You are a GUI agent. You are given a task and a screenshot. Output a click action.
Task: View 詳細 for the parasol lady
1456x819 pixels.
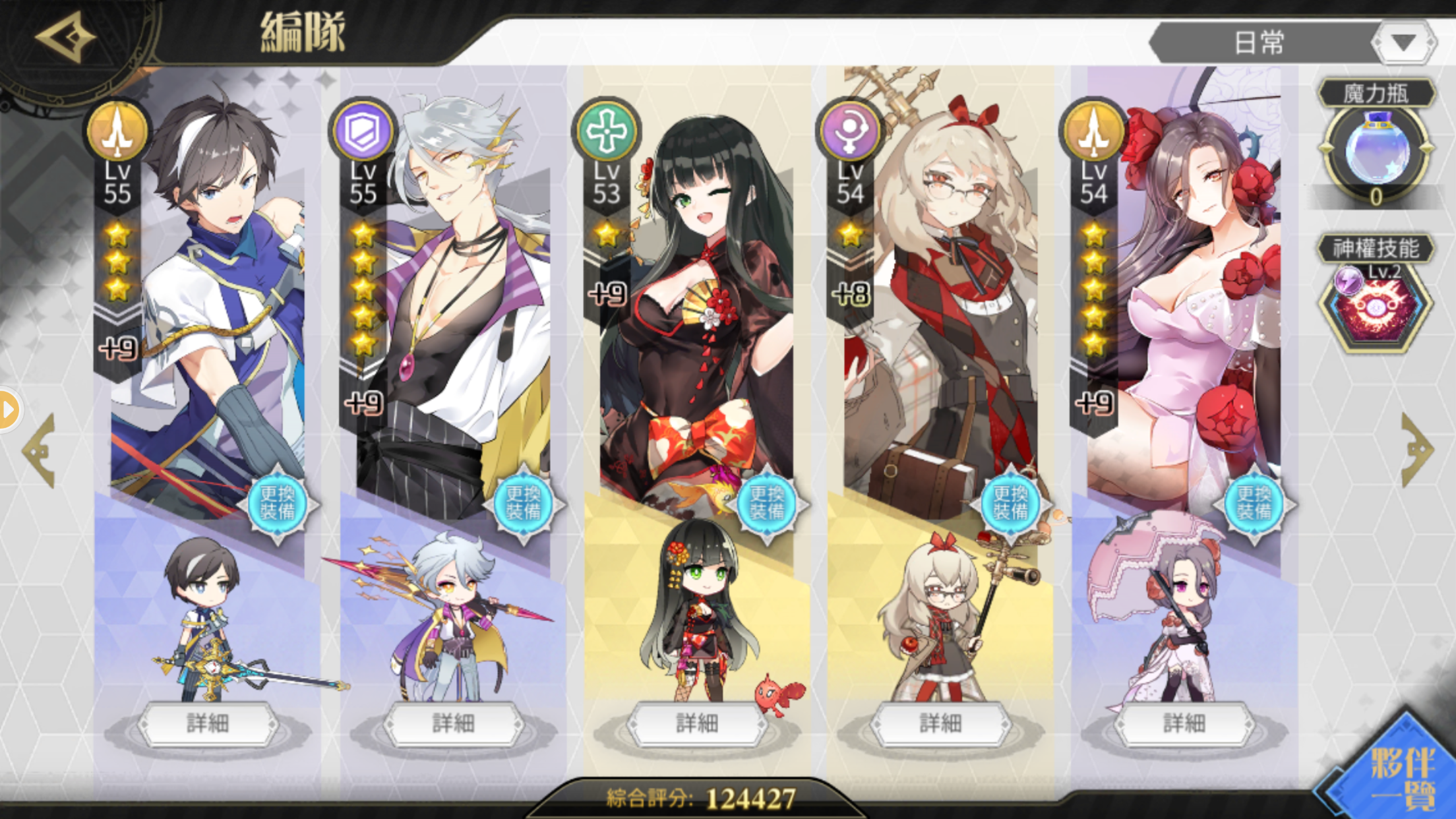(1184, 723)
